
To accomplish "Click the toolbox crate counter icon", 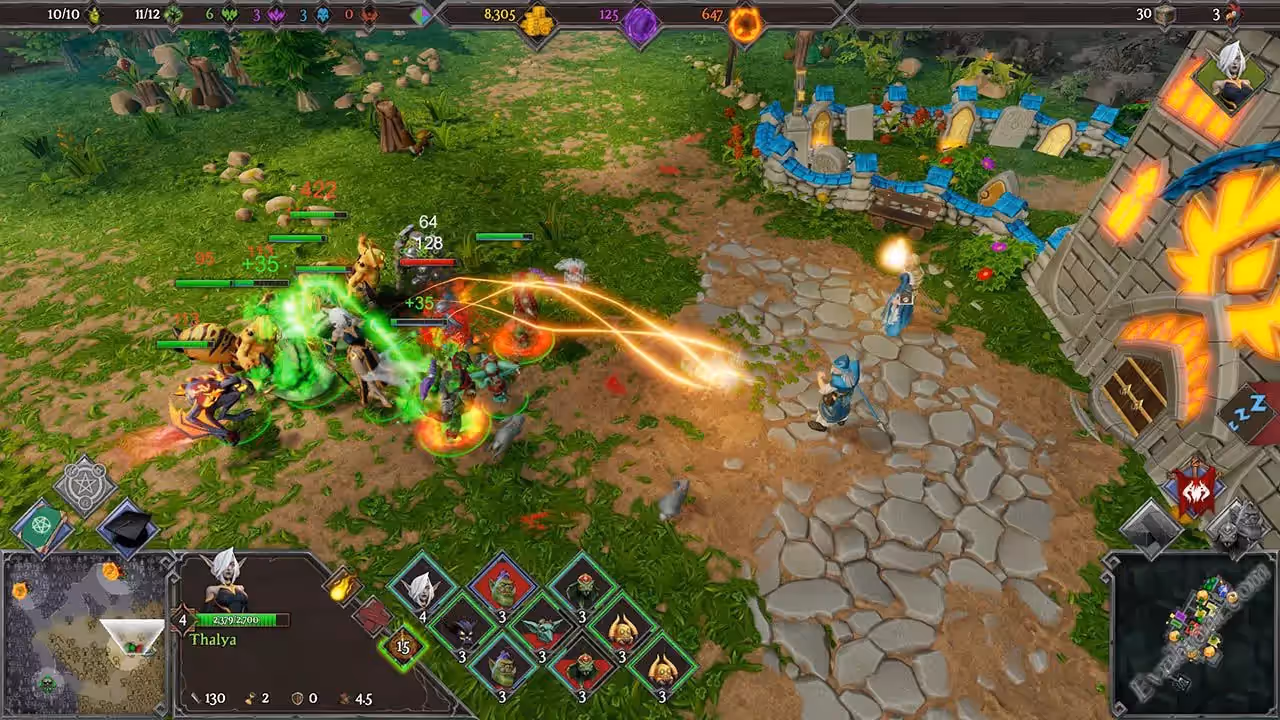I will 1165,15.
